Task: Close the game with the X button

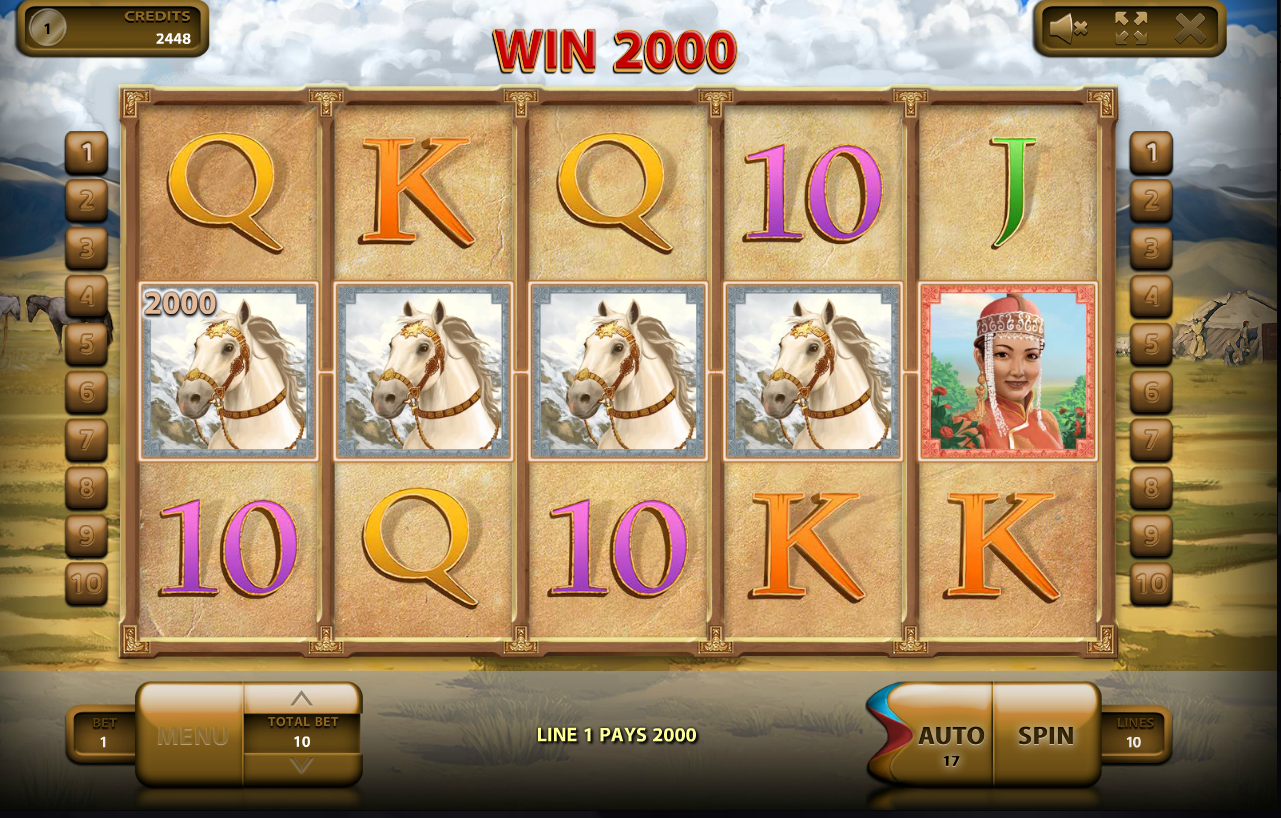Action: tap(1190, 29)
